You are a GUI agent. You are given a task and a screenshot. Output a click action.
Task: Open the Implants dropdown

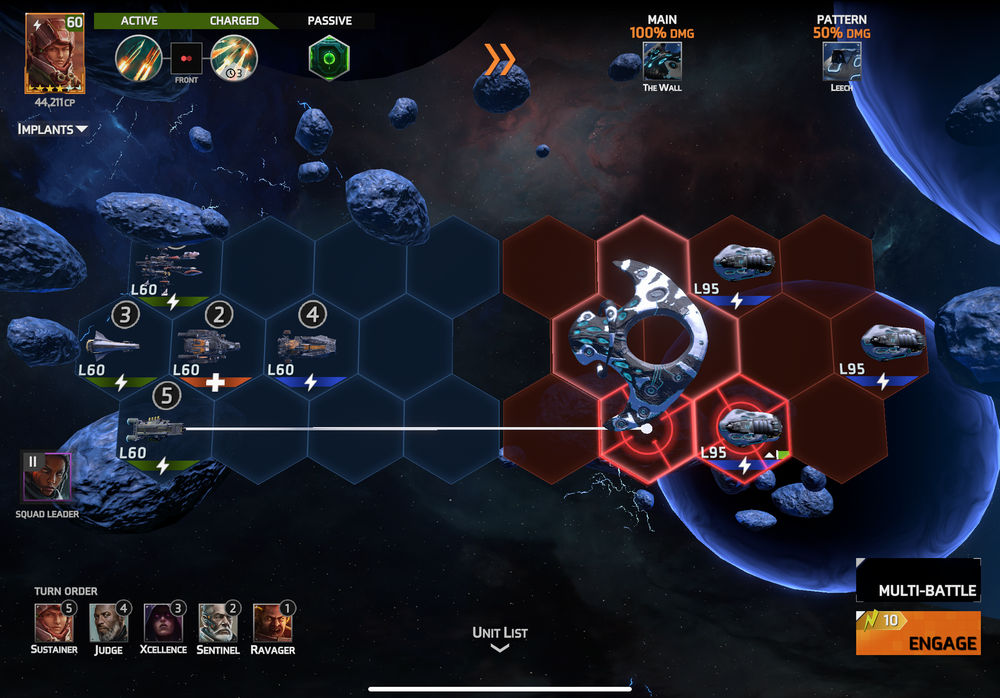[x=53, y=129]
